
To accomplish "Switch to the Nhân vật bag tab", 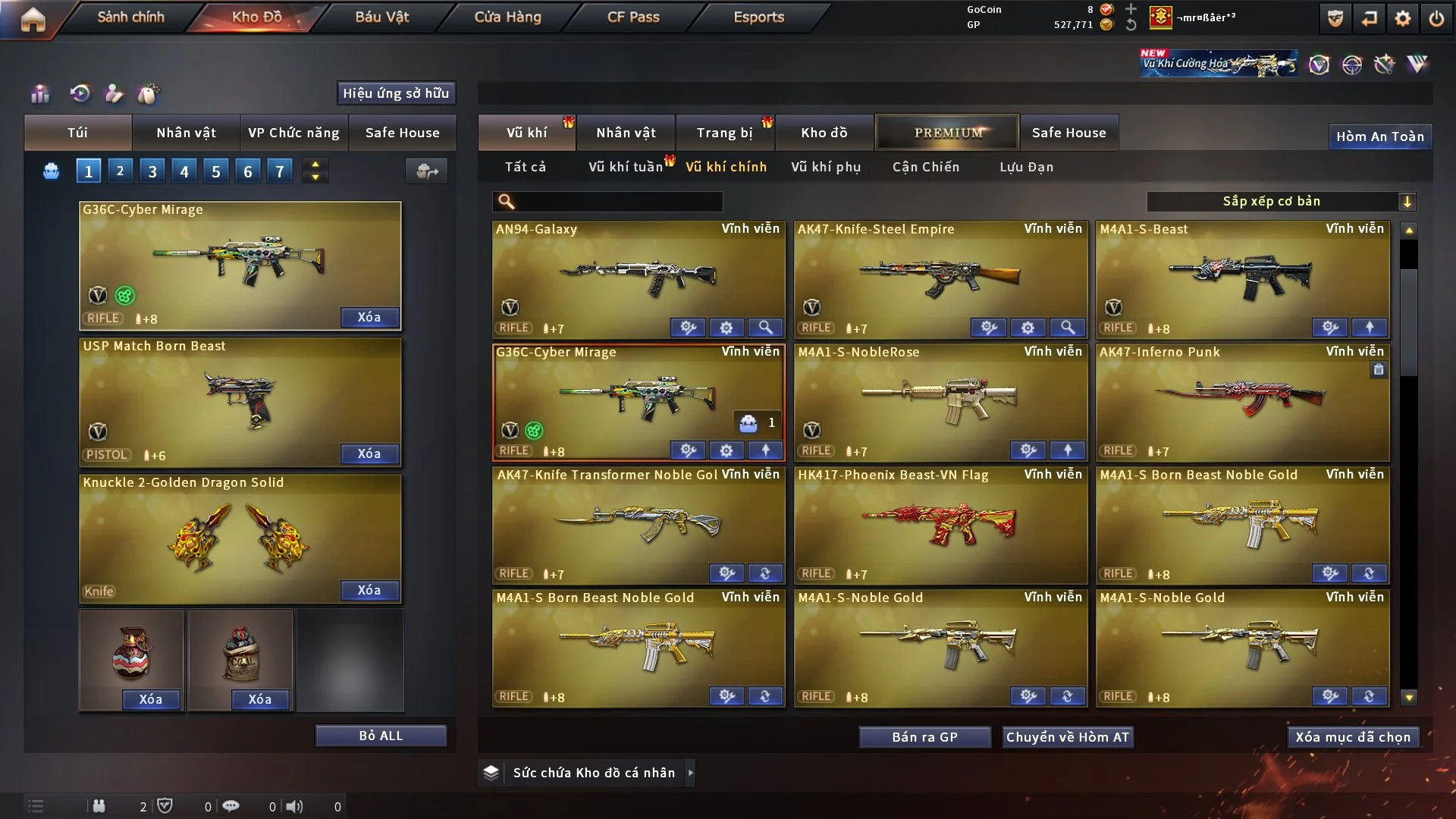I will click(x=186, y=133).
